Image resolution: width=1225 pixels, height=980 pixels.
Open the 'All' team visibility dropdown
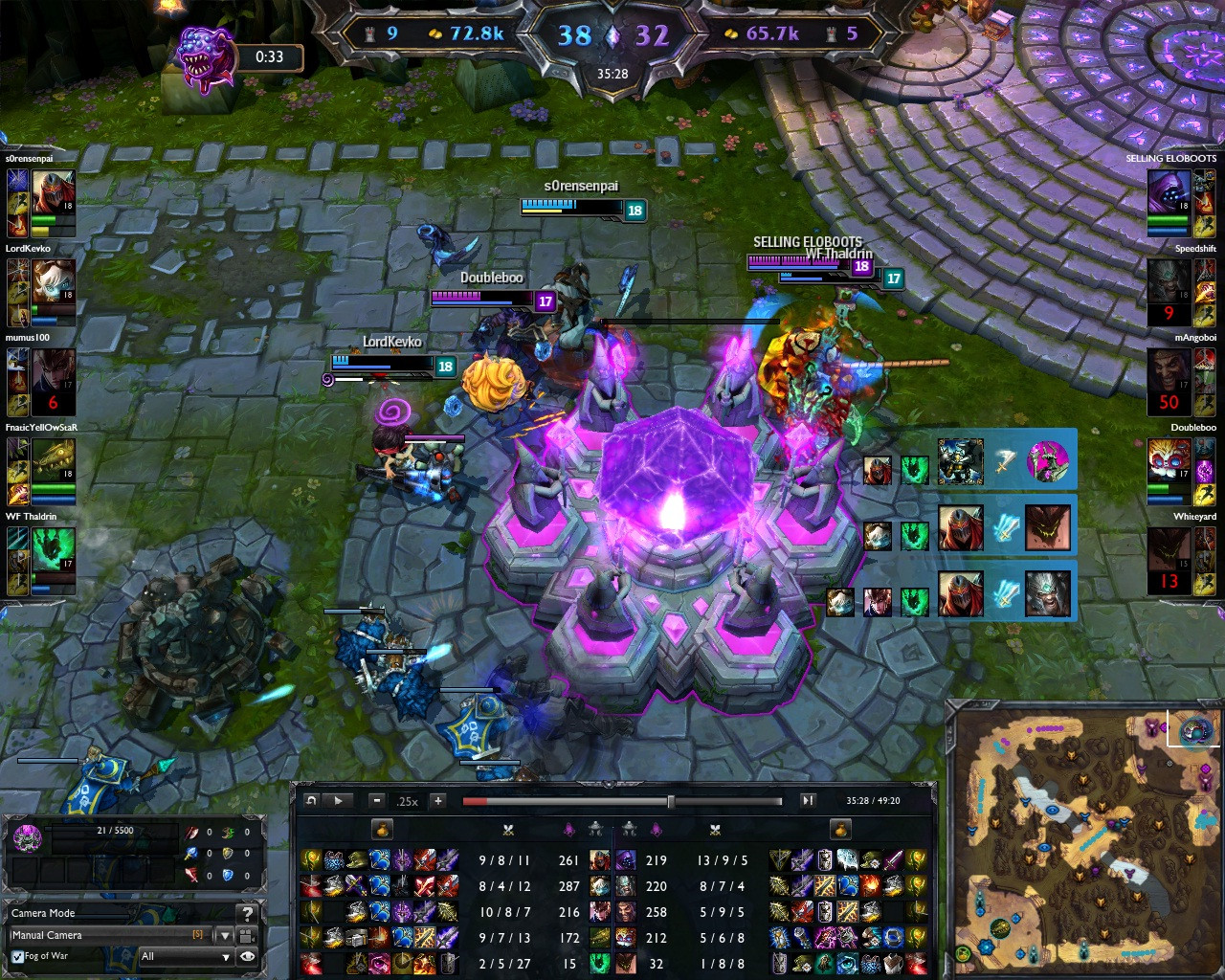186,956
